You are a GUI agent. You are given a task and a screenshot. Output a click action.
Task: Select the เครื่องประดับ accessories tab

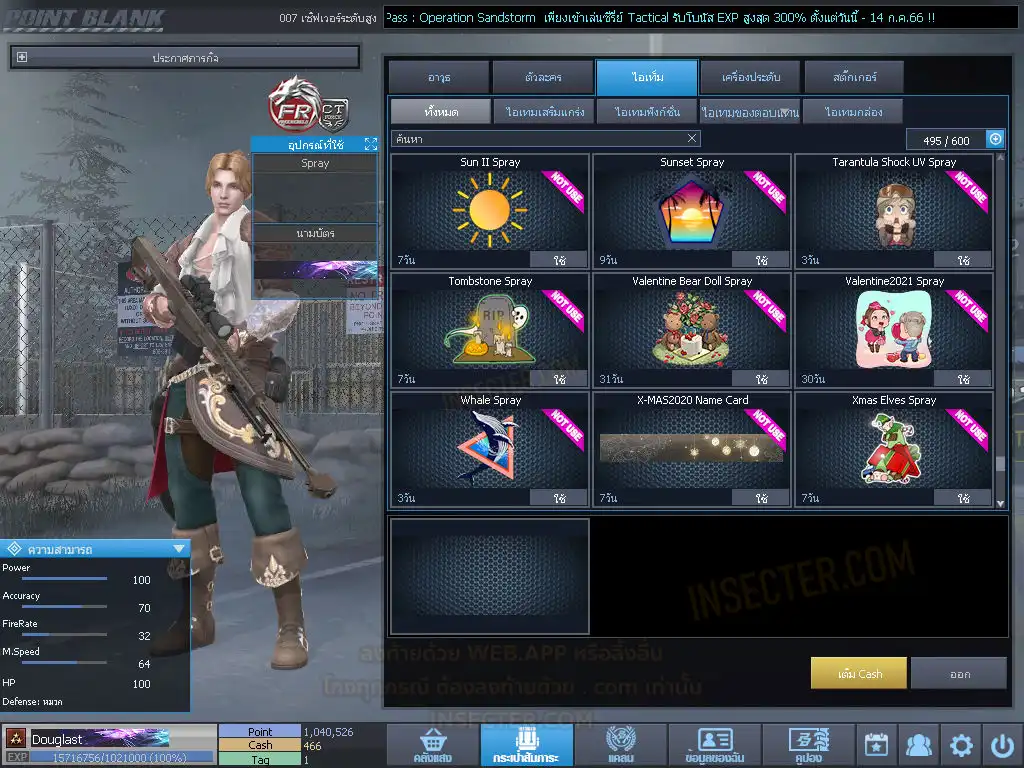(749, 77)
